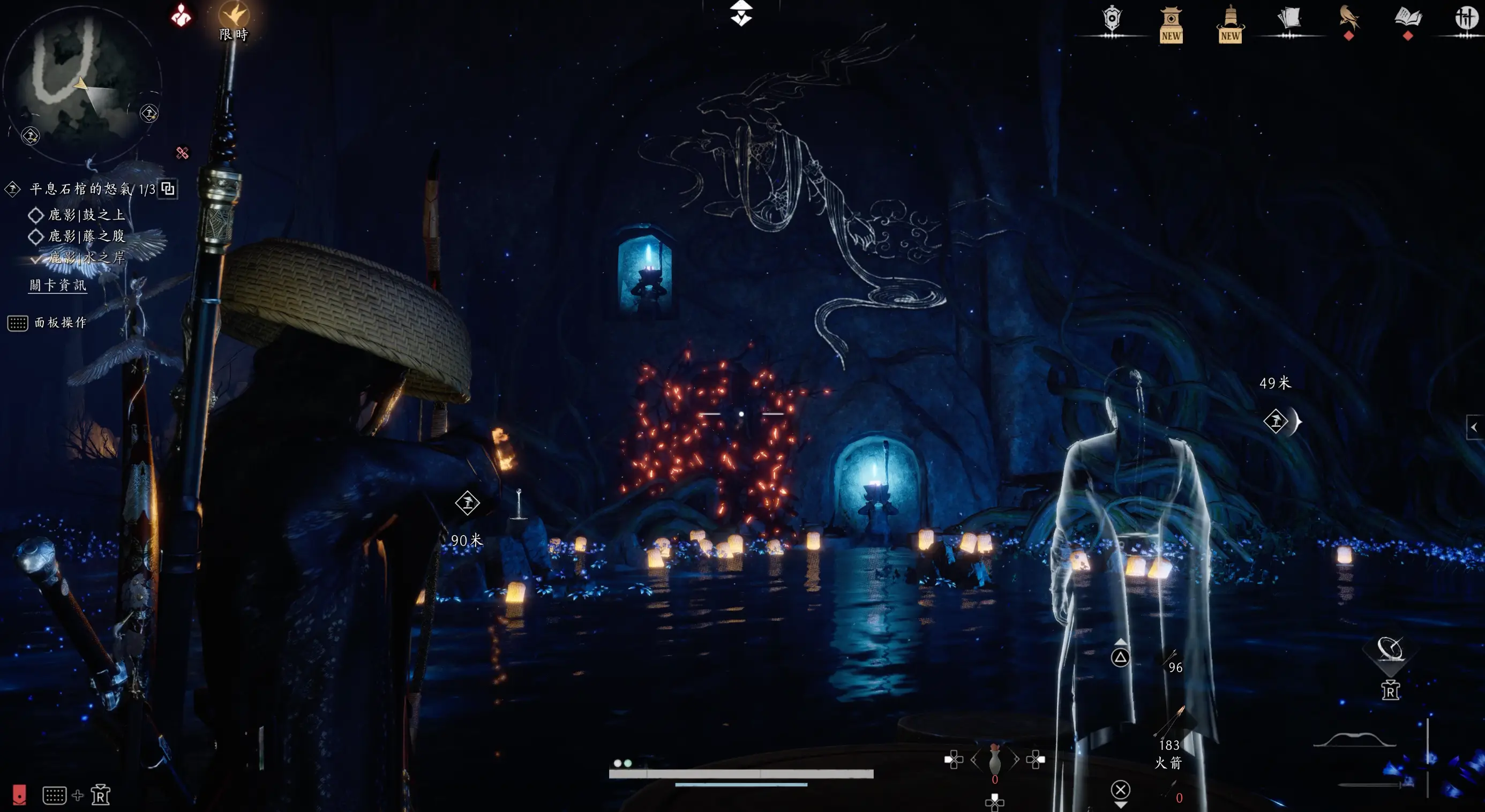Open the coin shrine shop icon marked NEW

coord(1171,24)
